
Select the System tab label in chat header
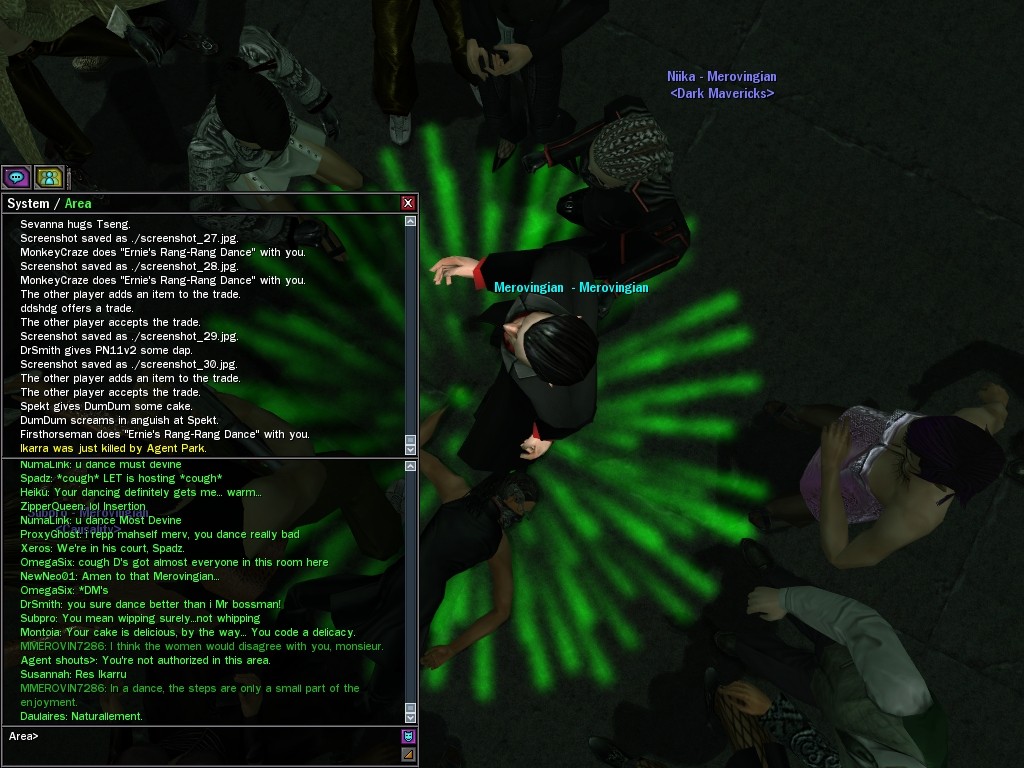(x=28, y=204)
